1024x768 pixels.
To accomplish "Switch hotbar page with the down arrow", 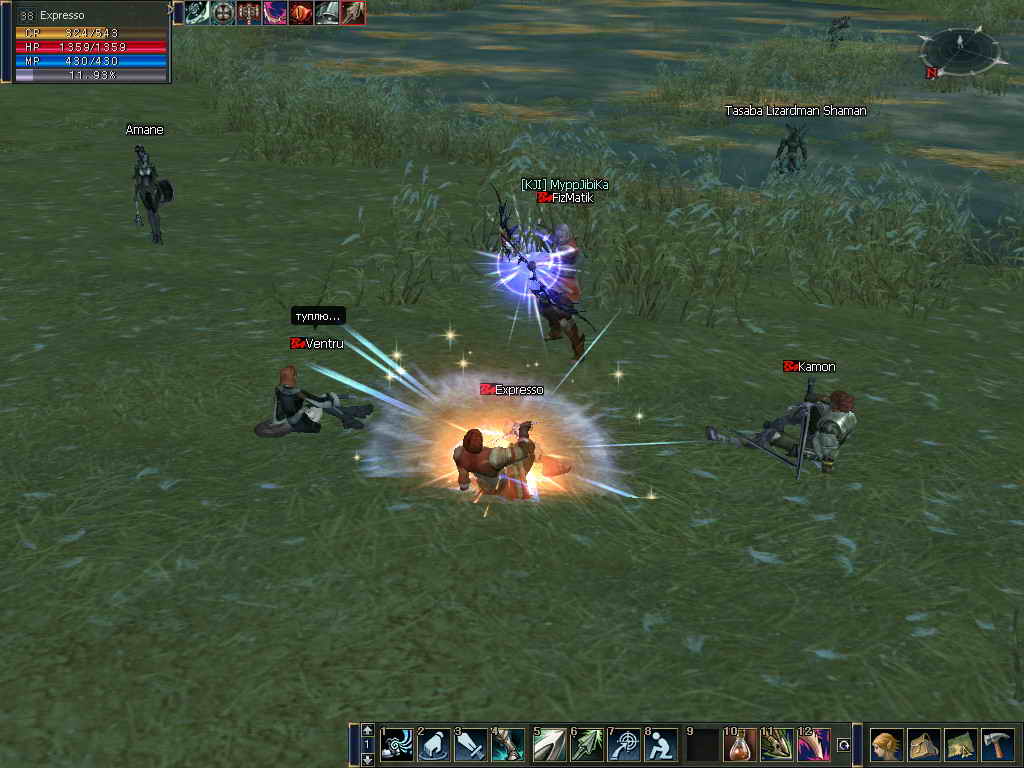I will pos(368,760).
